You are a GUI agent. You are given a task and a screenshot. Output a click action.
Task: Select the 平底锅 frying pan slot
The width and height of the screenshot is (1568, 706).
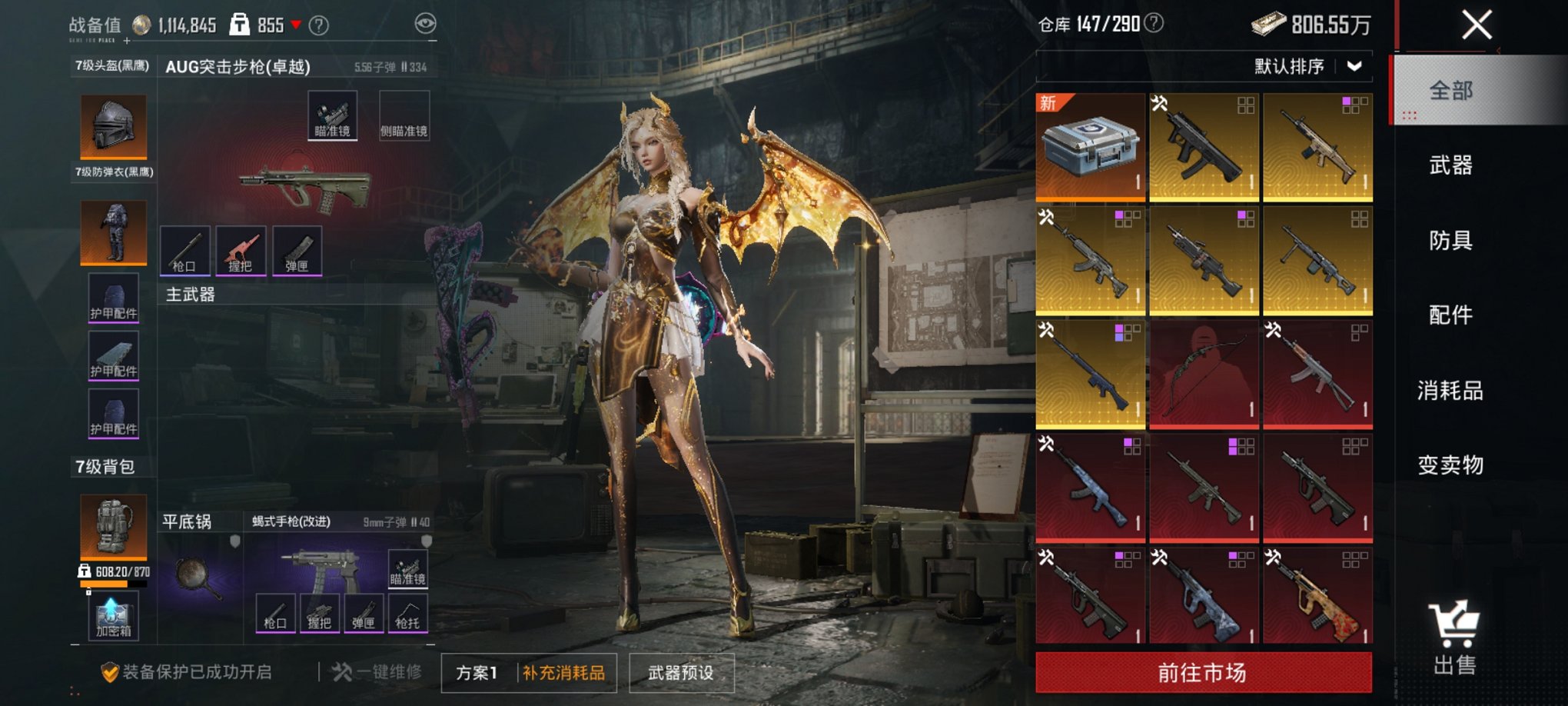pos(200,573)
